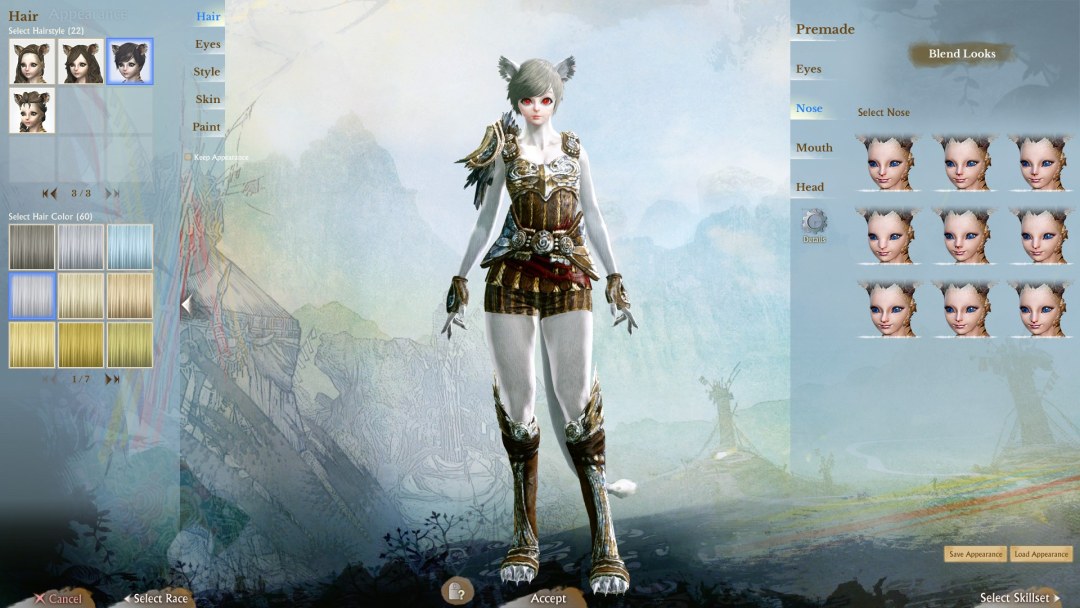Toggle the Keep Appearance checkbox
Screen dimensions: 1080x608
pyautogui.click(x=188, y=157)
